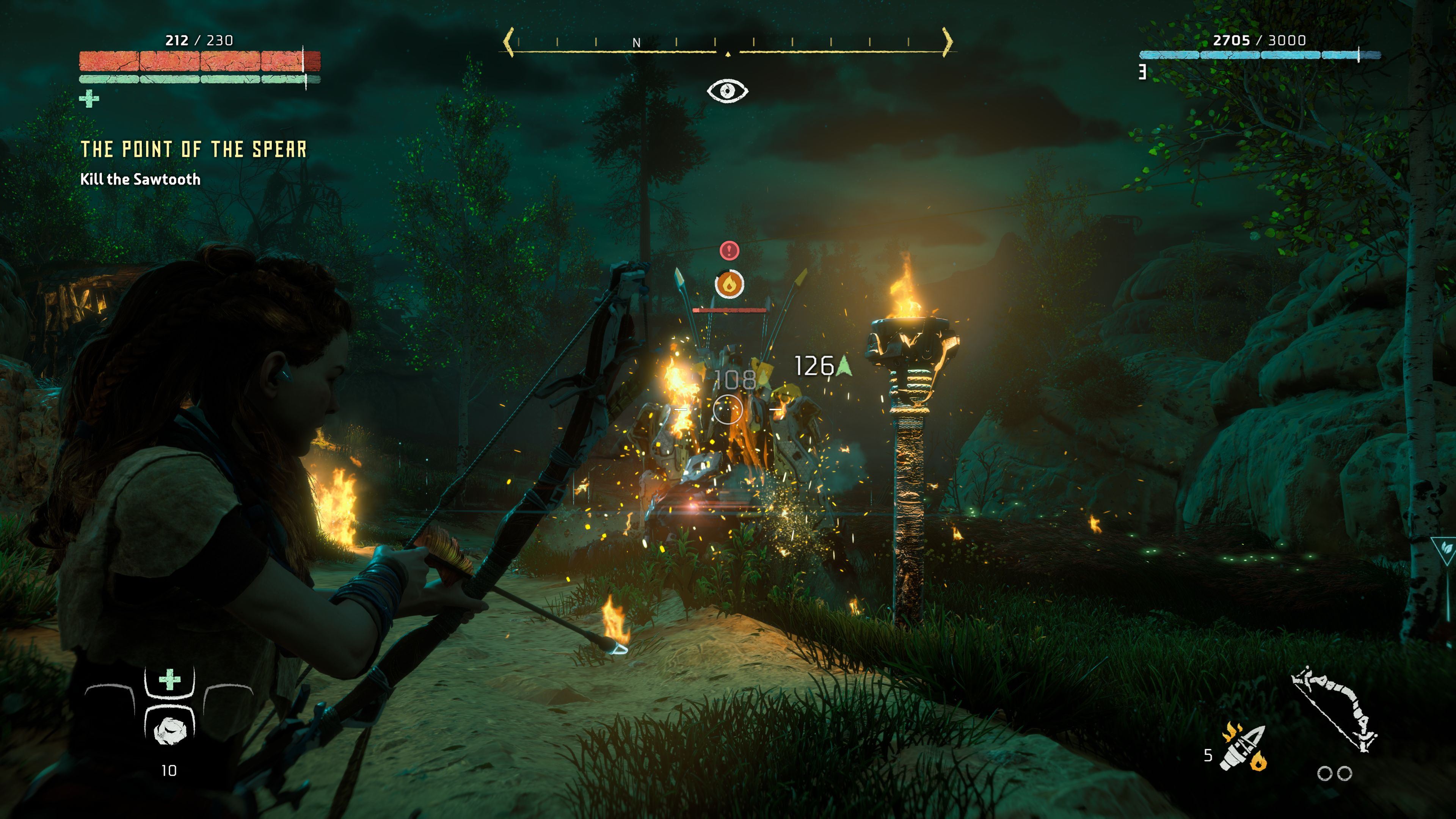This screenshot has height=819, width=1456.
Task: Click the enemy fire status icon
Action: 729,284
